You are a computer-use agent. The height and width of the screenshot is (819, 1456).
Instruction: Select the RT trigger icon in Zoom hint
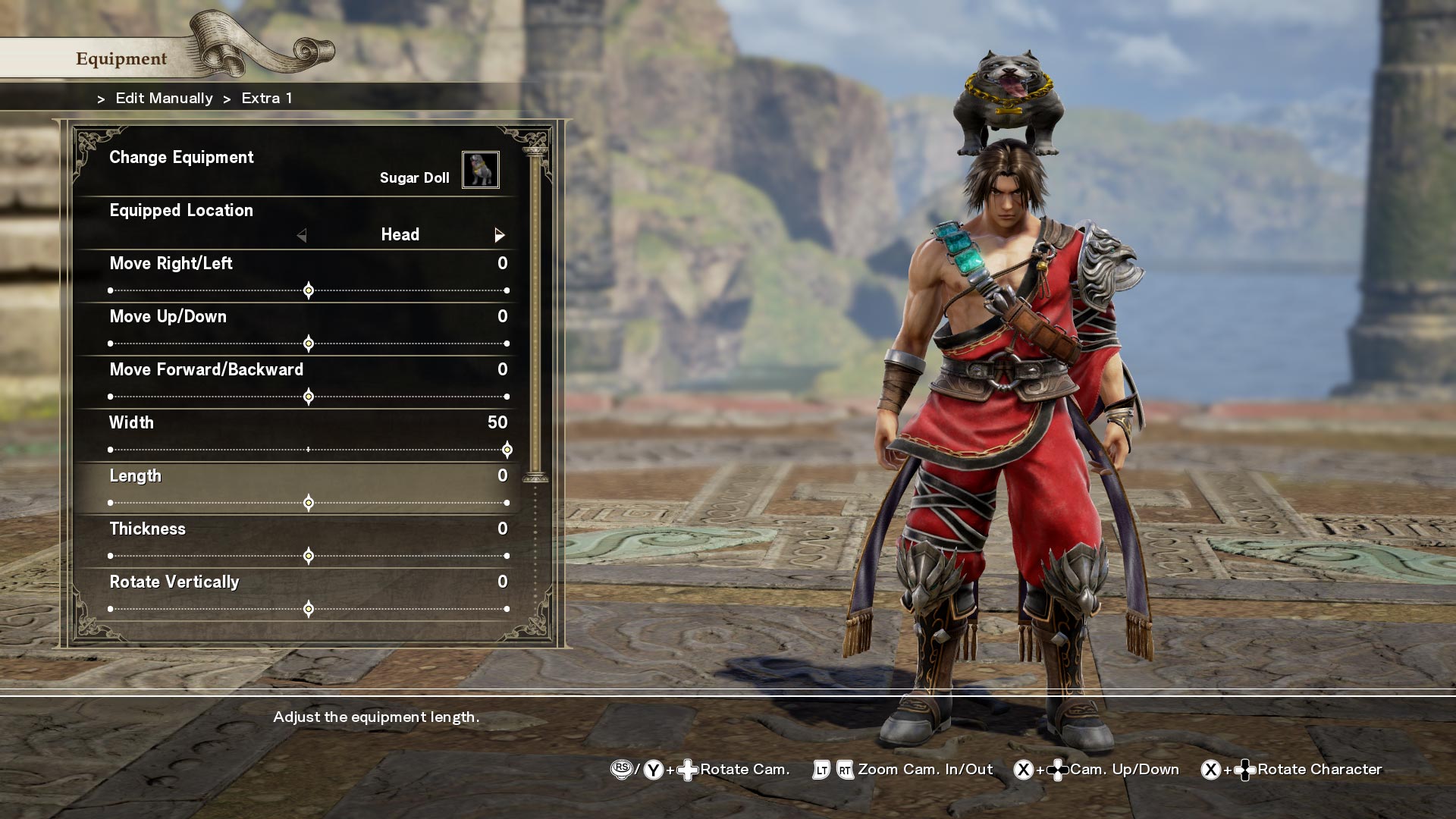click(844, 768)
